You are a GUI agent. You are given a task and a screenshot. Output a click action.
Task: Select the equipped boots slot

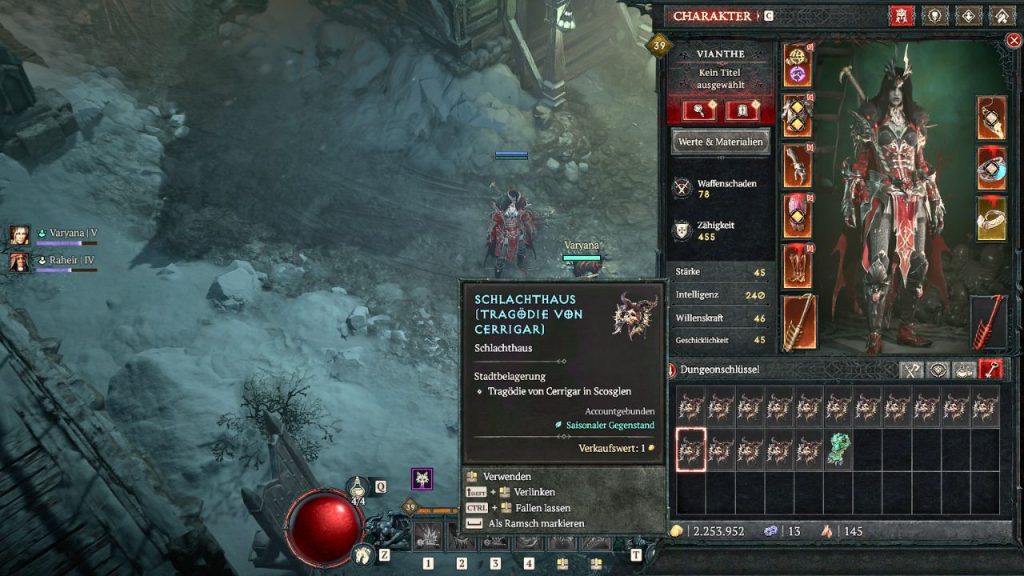tap(797, 266)
